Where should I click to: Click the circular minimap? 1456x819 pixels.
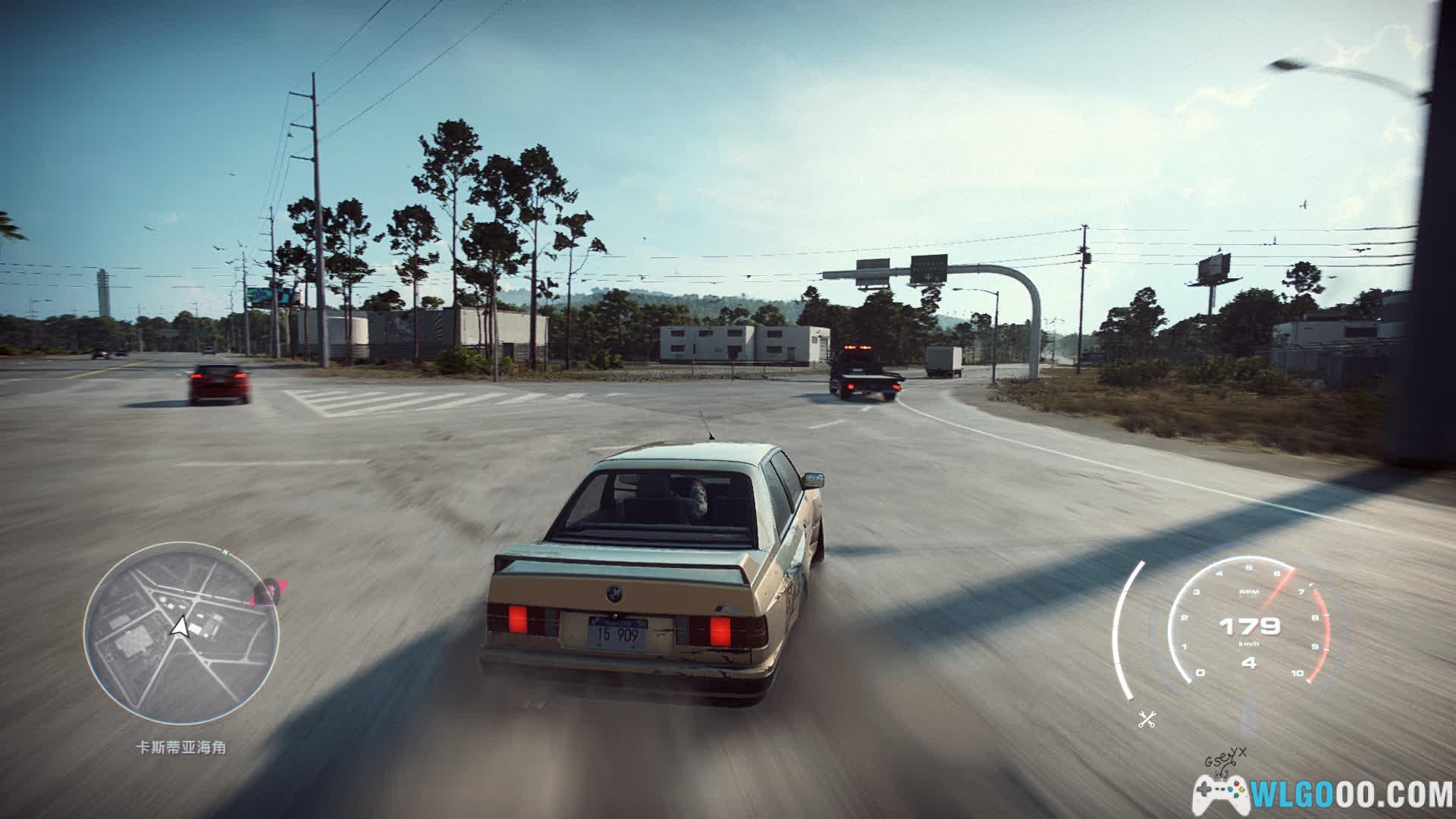pos(181,633)
